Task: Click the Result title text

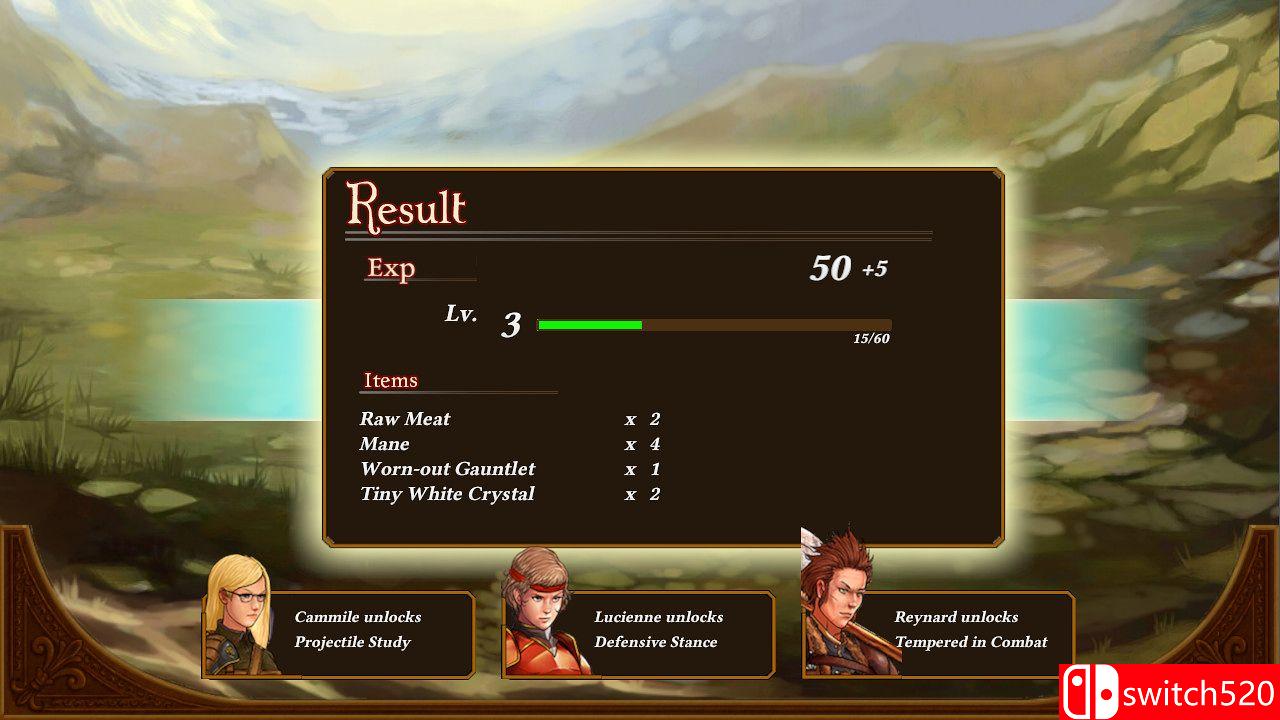Action: (406, 207)
